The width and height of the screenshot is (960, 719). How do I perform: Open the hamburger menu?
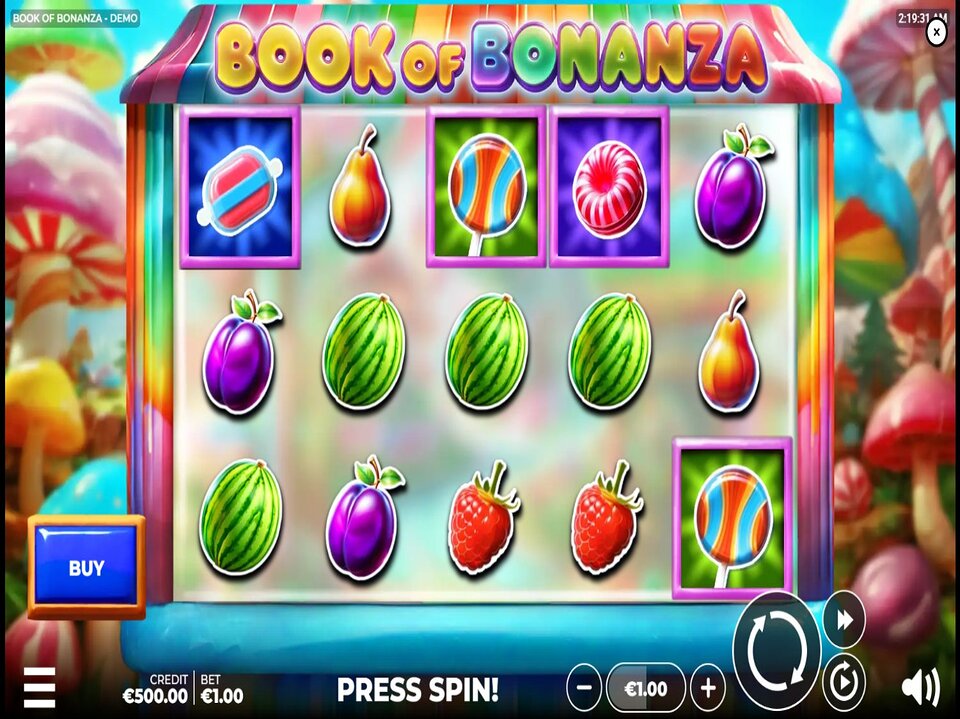[x=39, y=687]
